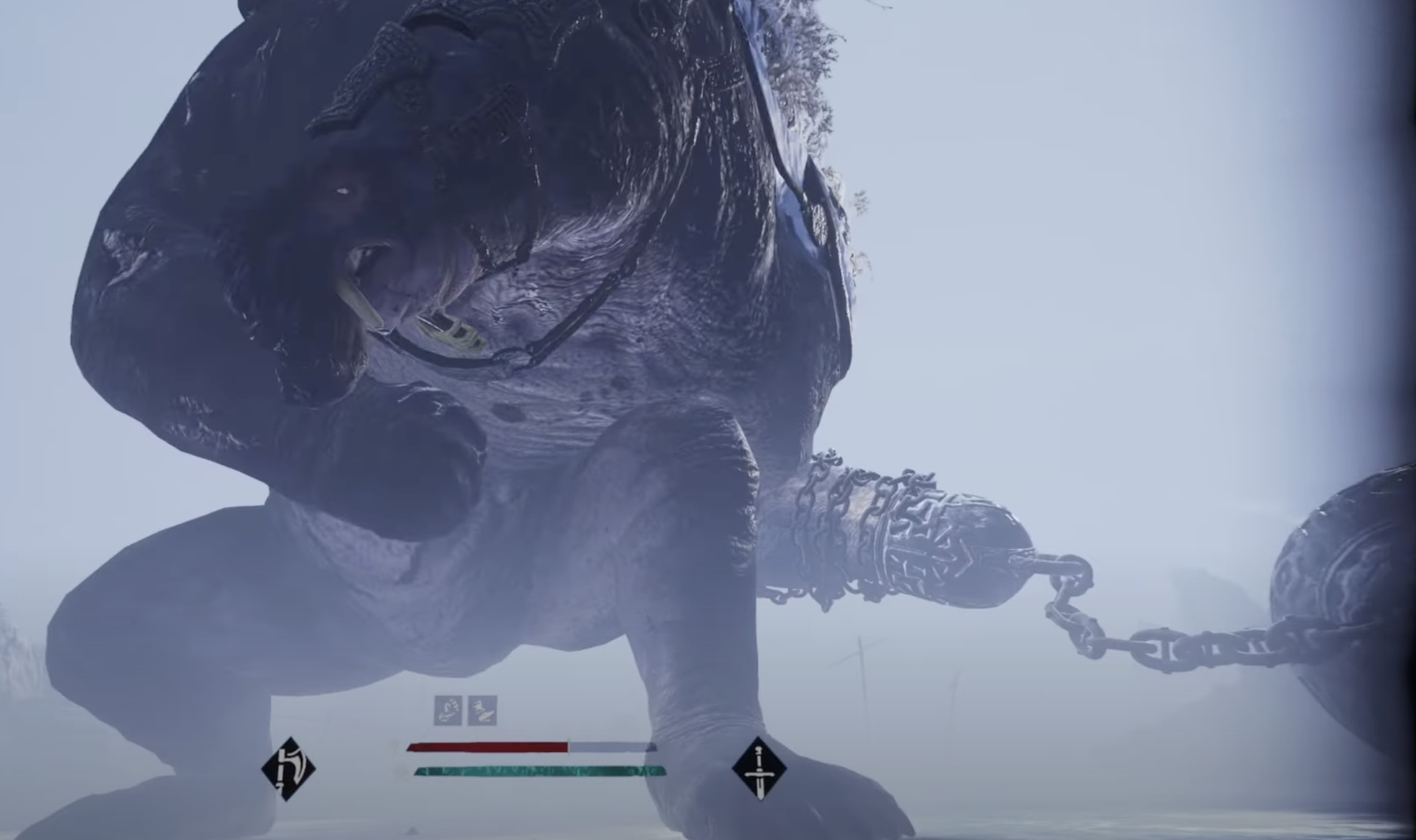The width and height of the screenshot is (1416, 840).
Task: Select the axe weapon diamond icon
Action: click(x=288, y=768)
